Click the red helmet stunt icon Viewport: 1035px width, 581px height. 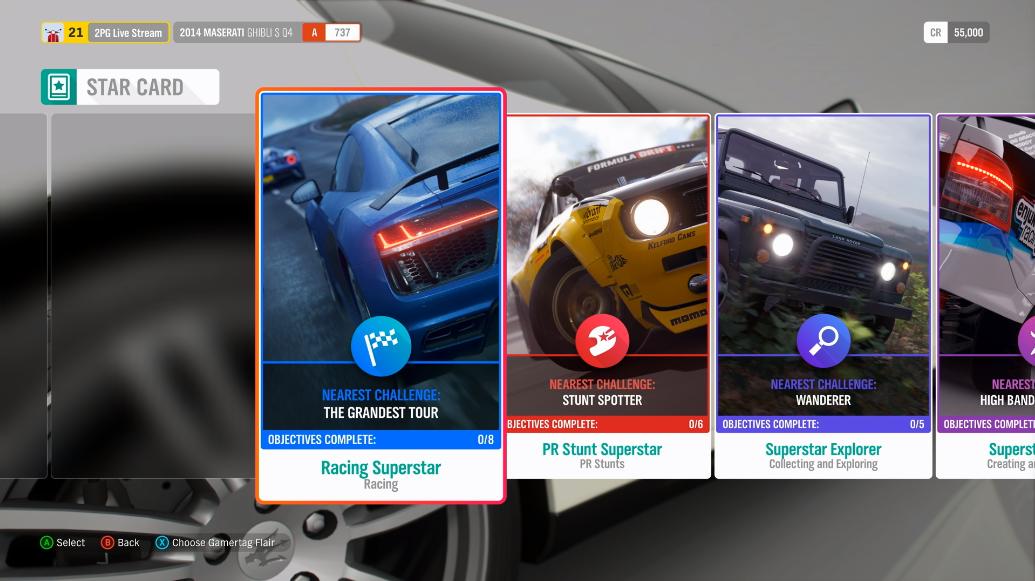click(x=602, y=341)
